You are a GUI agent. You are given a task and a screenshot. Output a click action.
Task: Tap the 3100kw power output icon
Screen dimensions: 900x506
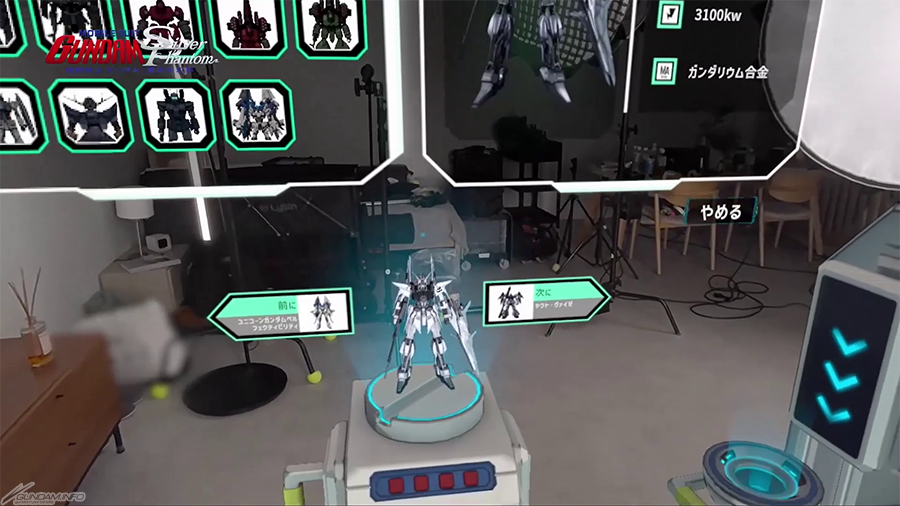click(669, 16)
